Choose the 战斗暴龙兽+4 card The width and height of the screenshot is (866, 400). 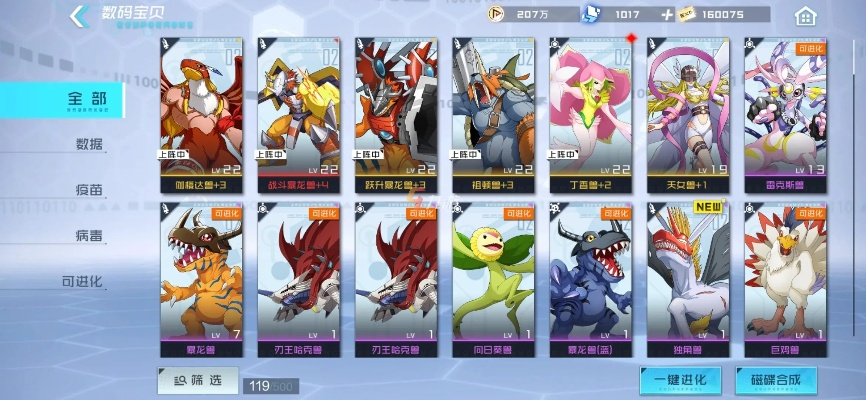coord(298,113)
